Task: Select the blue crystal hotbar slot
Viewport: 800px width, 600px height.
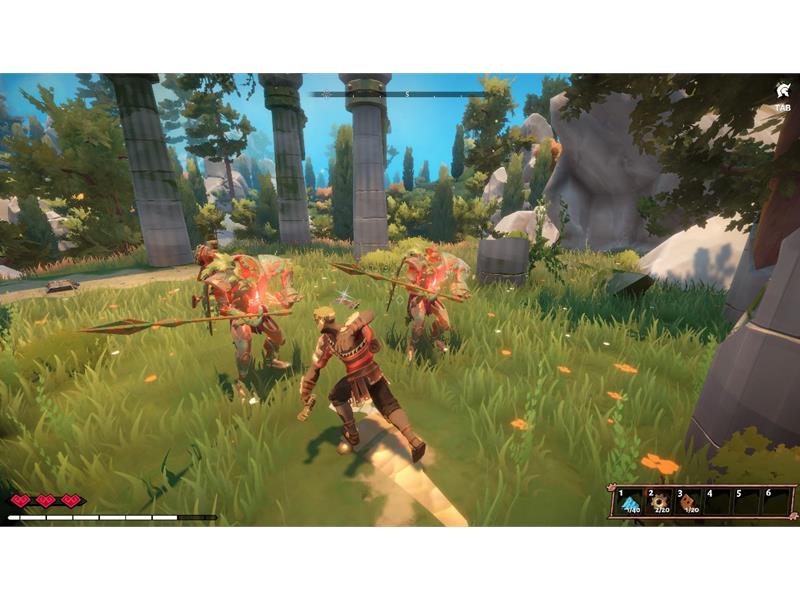Action: pyautogui.click(x=630, y=501)
